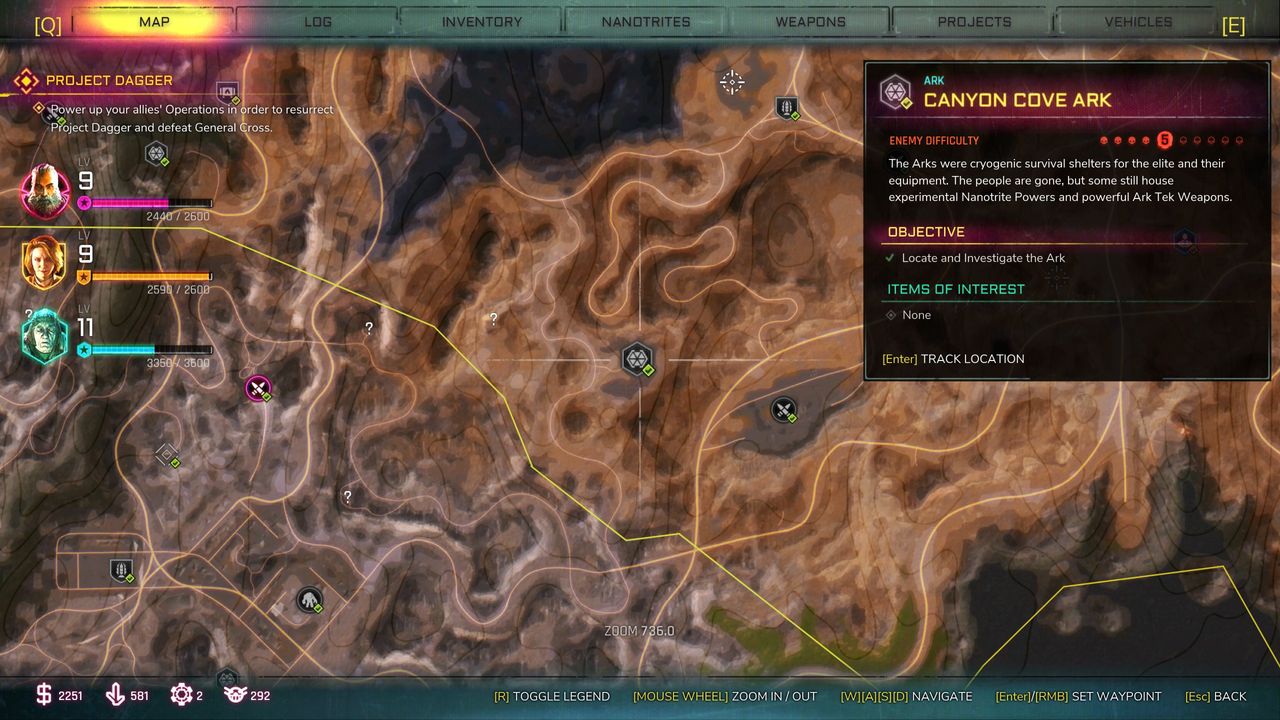Image resolution: width=1280 pixels, height=720 pixels.
Task: Choose the red-haired ally portrait
Action: click(x=46, y=262)
